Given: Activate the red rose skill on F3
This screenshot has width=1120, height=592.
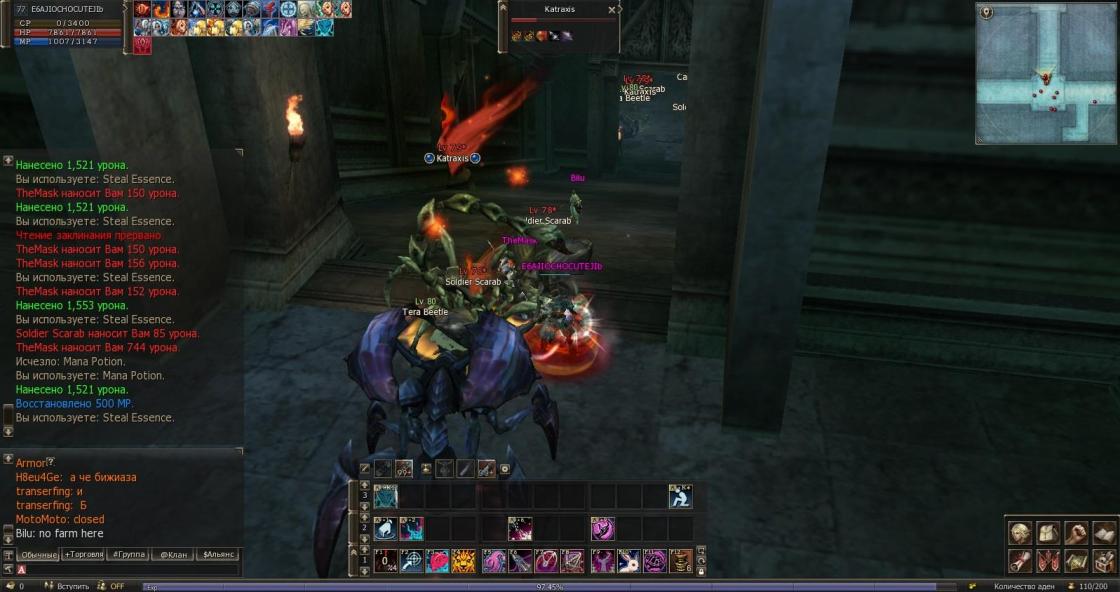Looking at the screenshot, I should tap(438, 561).
